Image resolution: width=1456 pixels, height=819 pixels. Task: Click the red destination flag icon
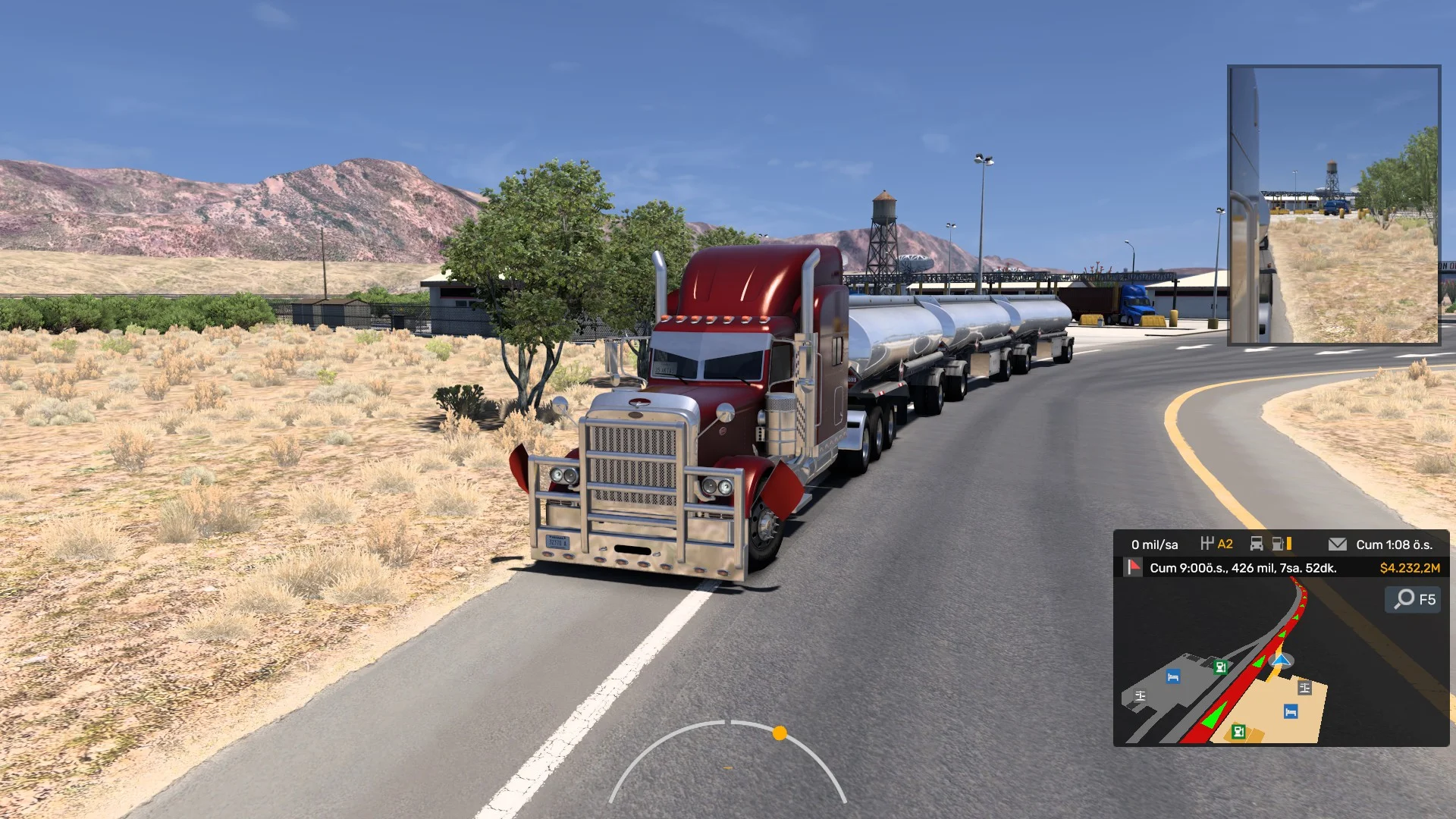click(1134, 567)
